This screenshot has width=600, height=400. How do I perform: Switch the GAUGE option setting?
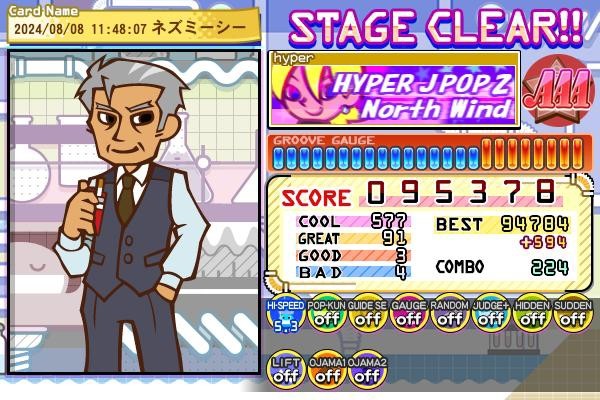pyautogui.click(x=409, y=316)
